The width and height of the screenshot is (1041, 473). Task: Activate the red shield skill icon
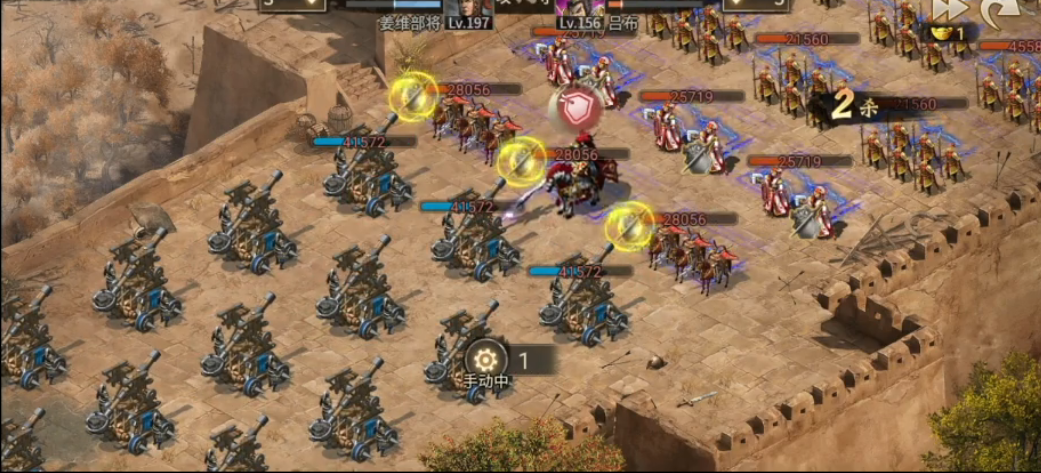click(x=576, y=109)
